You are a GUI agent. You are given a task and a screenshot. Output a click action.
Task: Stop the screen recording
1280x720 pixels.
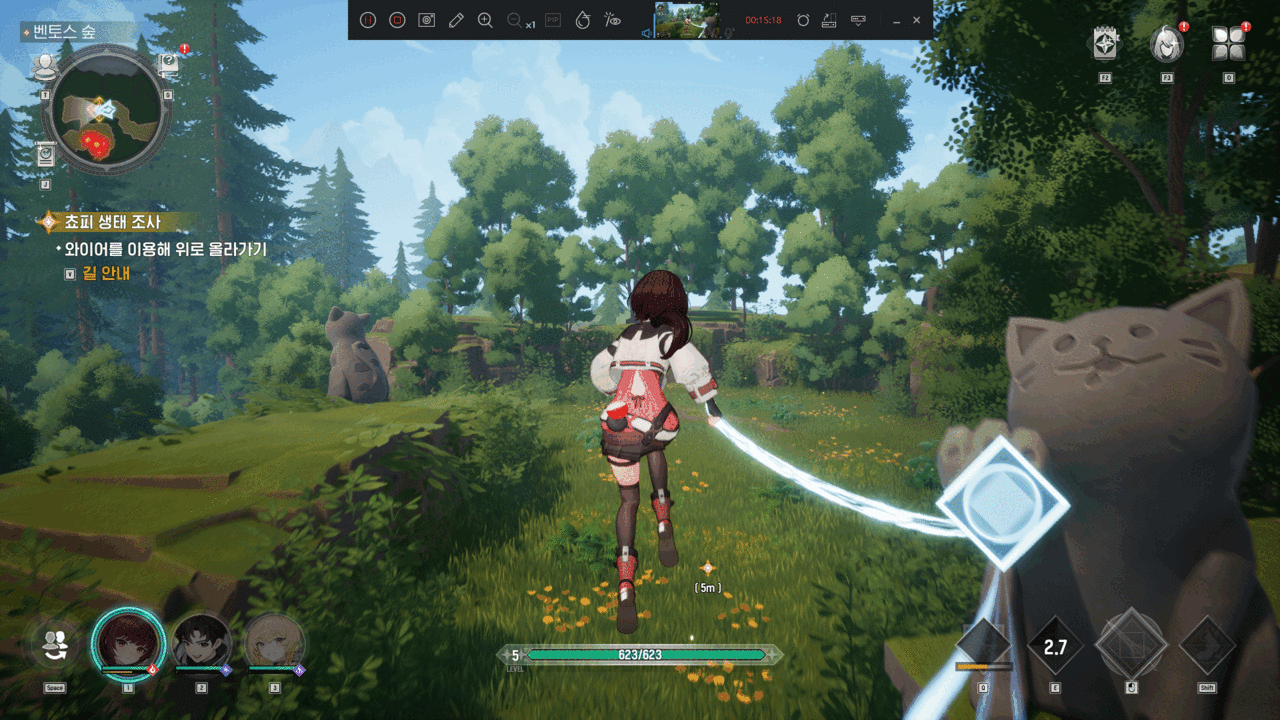397,20
